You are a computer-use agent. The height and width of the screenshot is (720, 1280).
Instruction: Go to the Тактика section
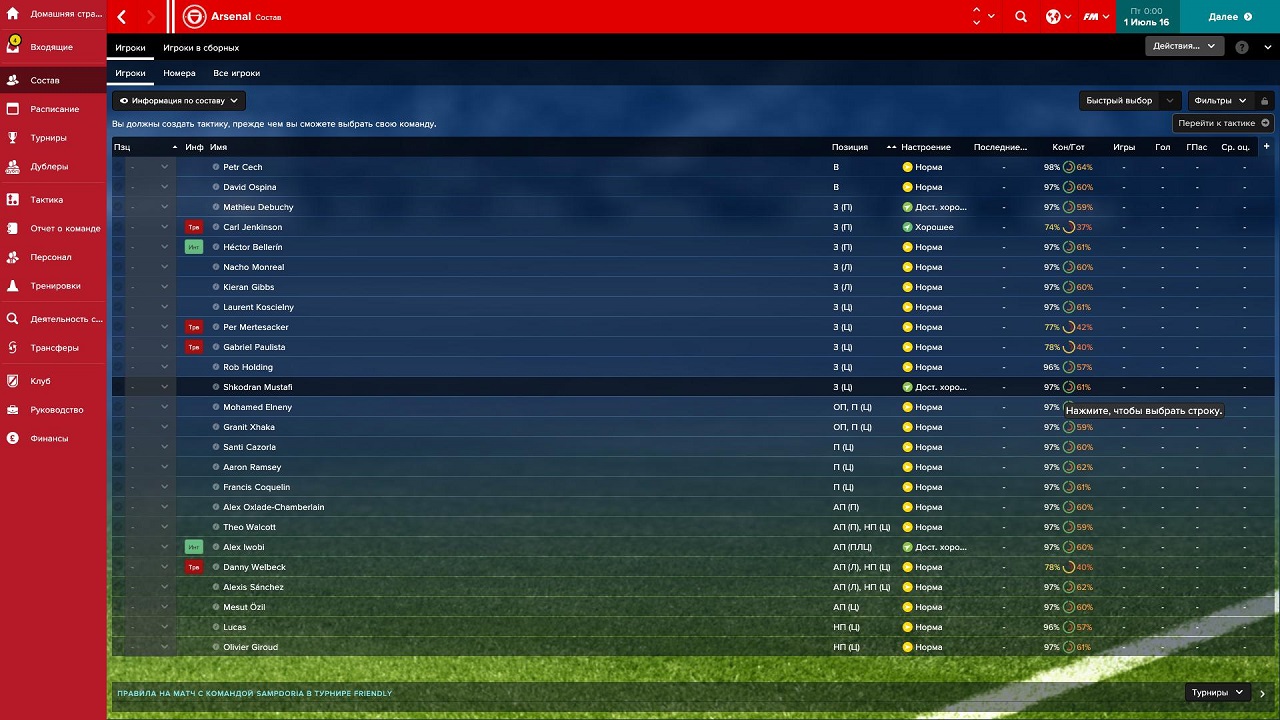pos(46,199)
